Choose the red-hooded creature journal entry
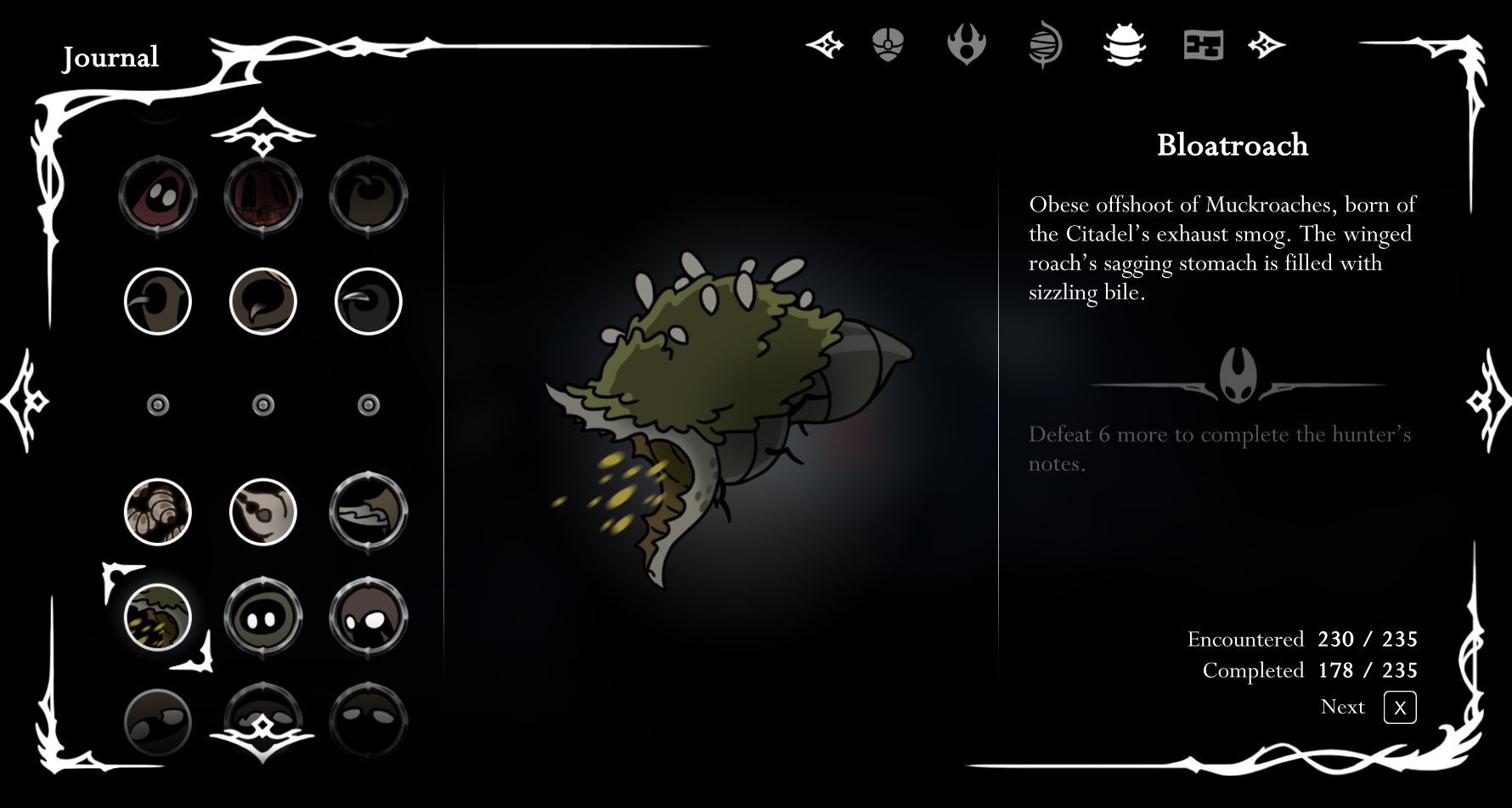Image resolution: width=1512 pixels, height=808 pixels. tap(158, 196)
